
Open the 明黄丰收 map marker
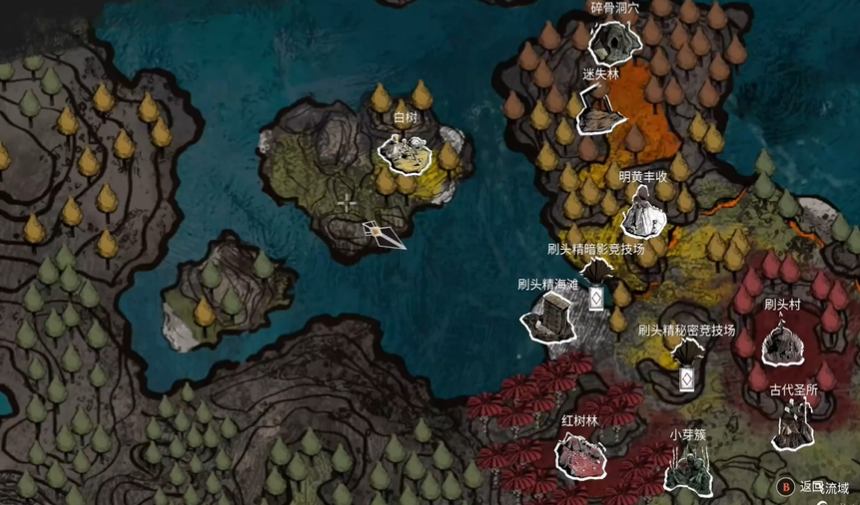[642, 212]
